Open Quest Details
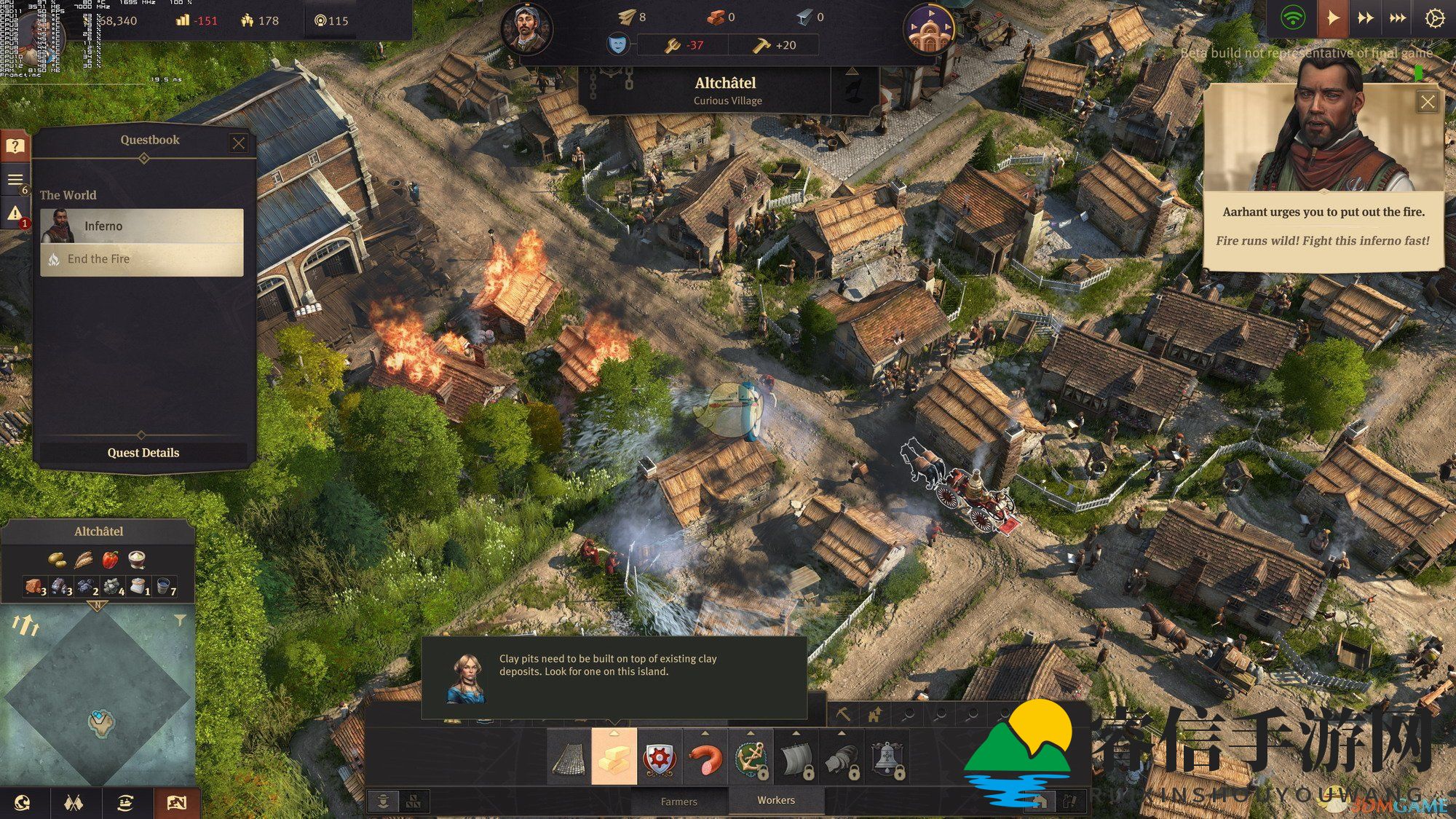This screenshot has height=819, width=1456. [143, 453]
